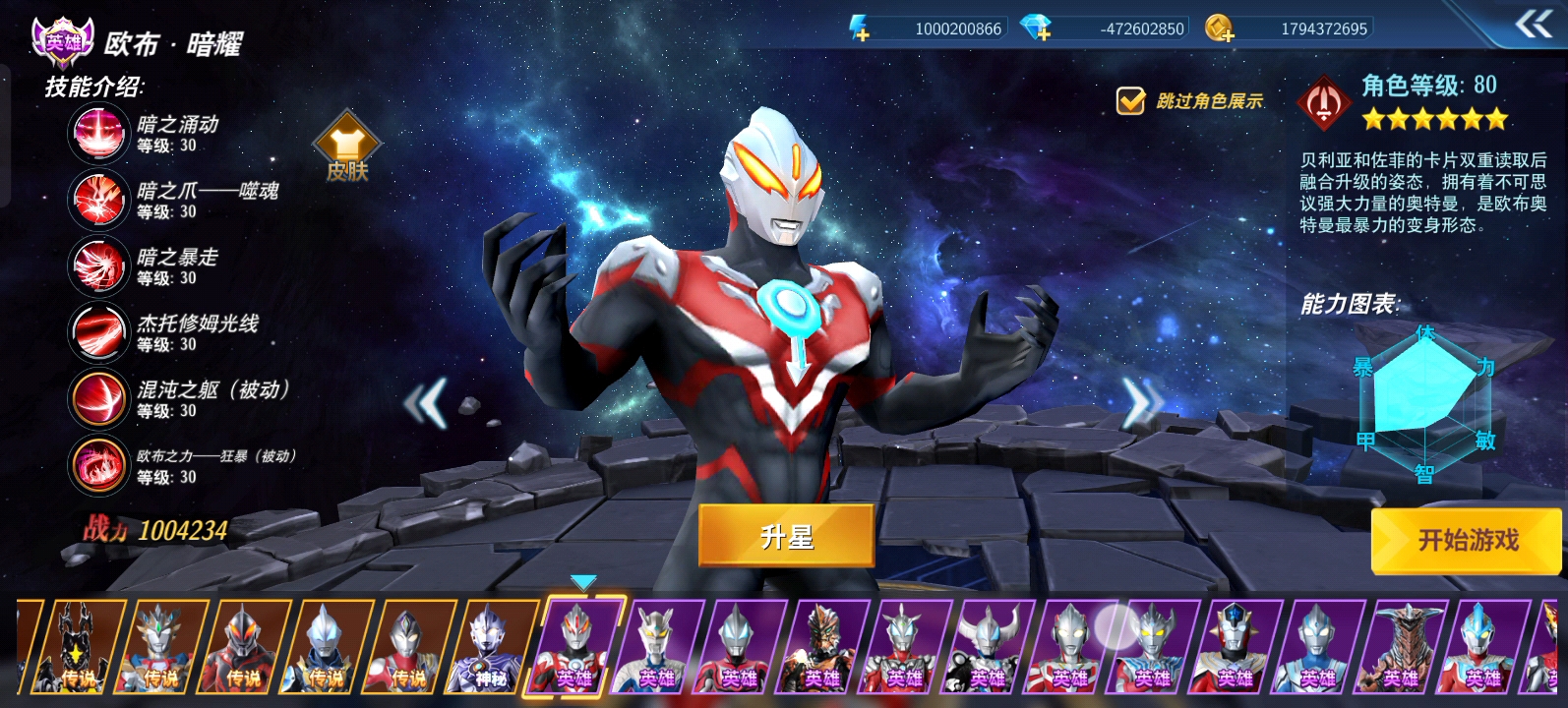Screen dimensions: 1568x708
Task: View the 暗之爪——噬魂 skill icon
Action: (x=98, y=200)
